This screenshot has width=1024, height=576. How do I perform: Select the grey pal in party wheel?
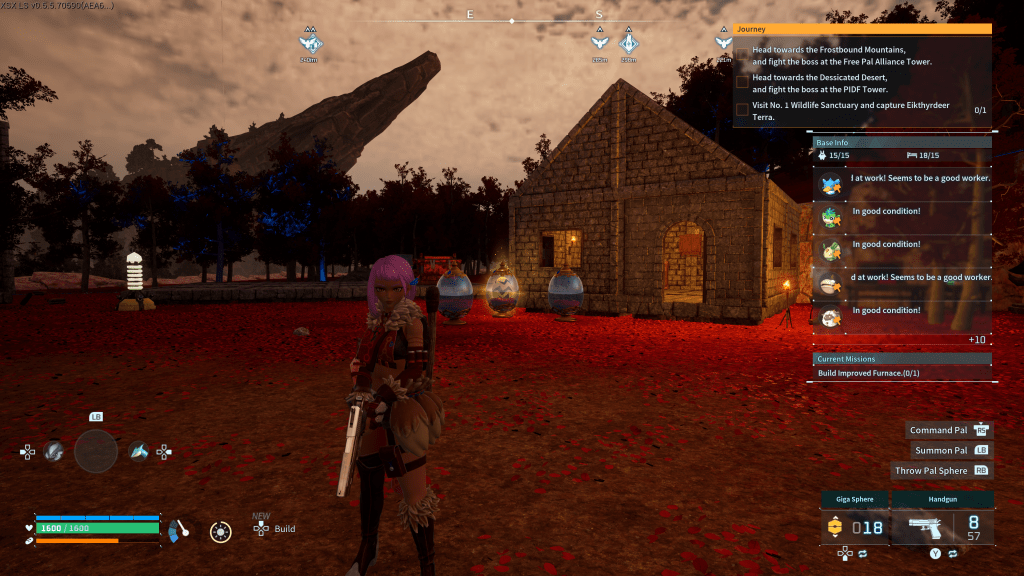pos(54,452)
